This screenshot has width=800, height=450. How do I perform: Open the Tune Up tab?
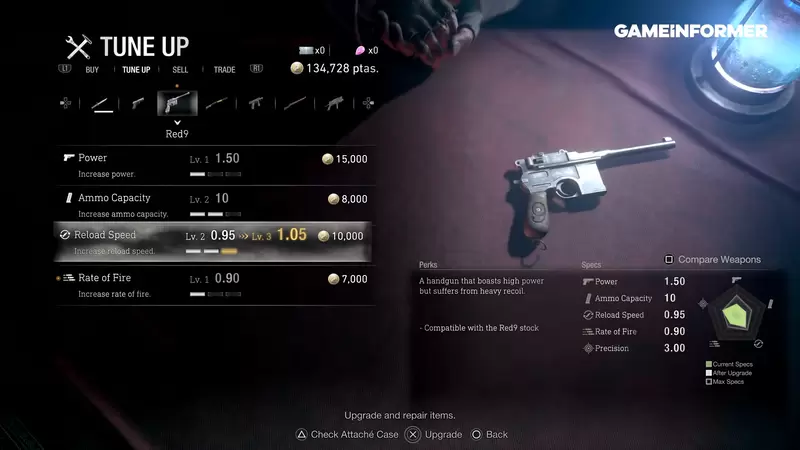point(136,70)
